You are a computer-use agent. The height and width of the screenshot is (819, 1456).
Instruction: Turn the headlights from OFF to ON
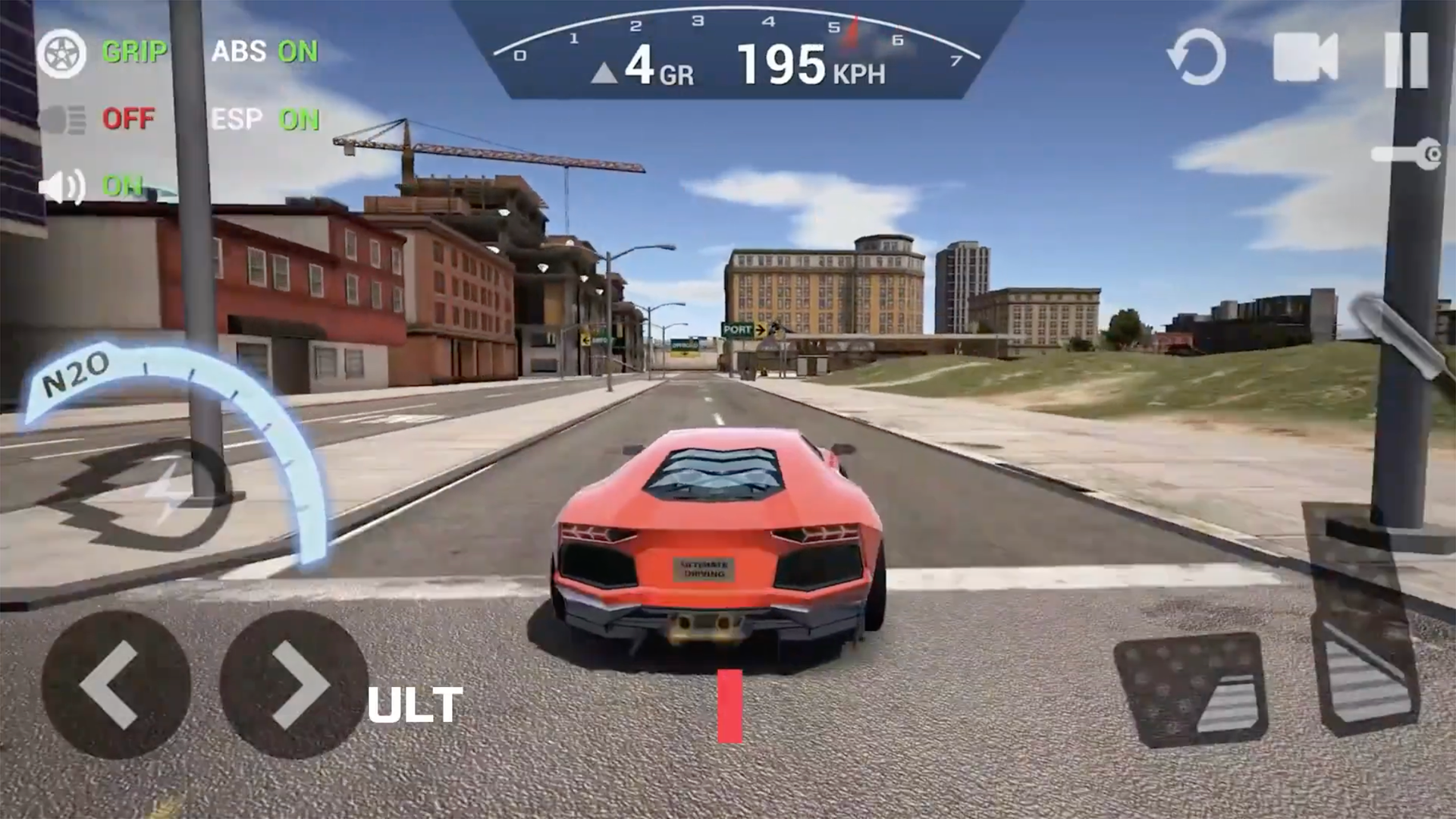point(129,119)
